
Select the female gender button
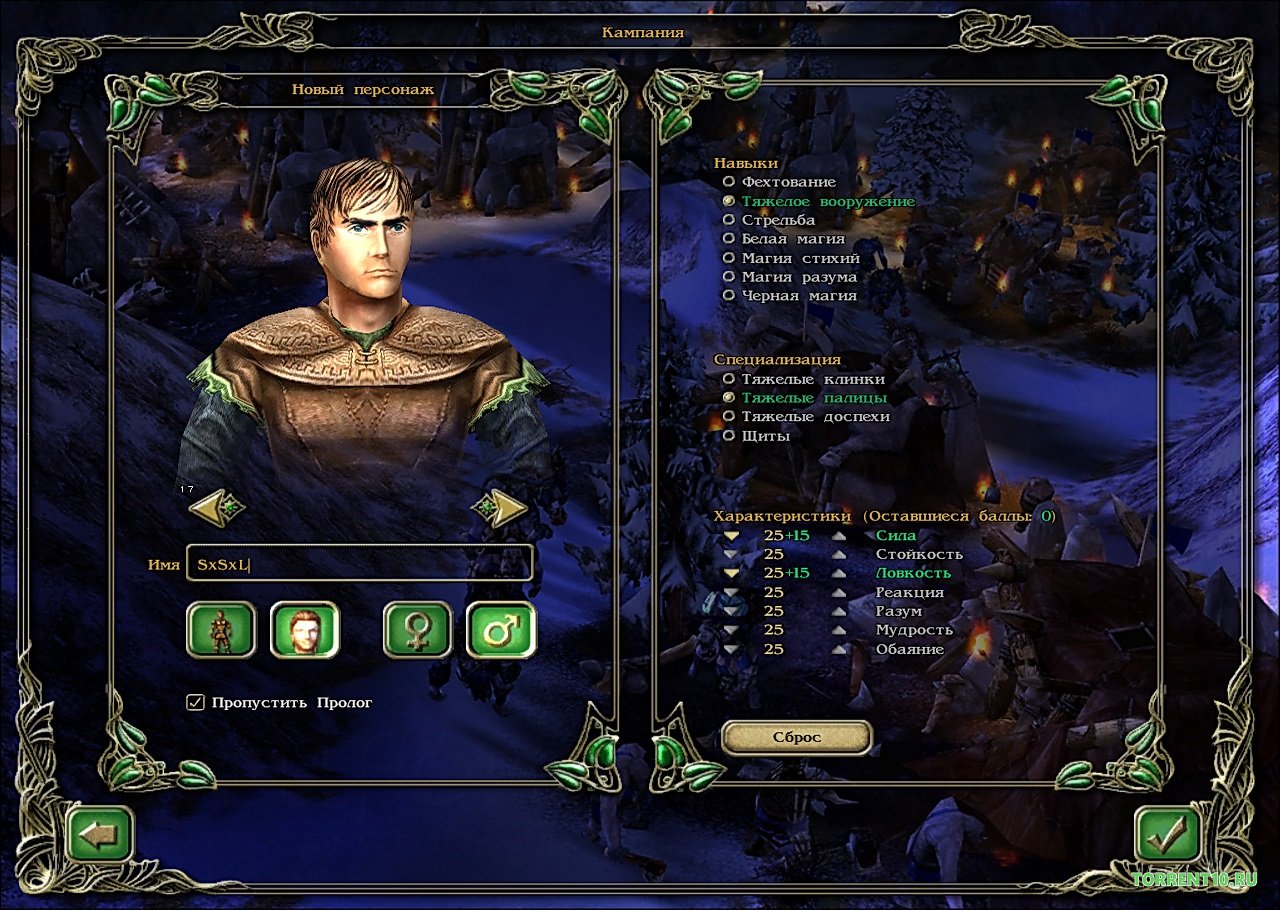tap(417, 630)
